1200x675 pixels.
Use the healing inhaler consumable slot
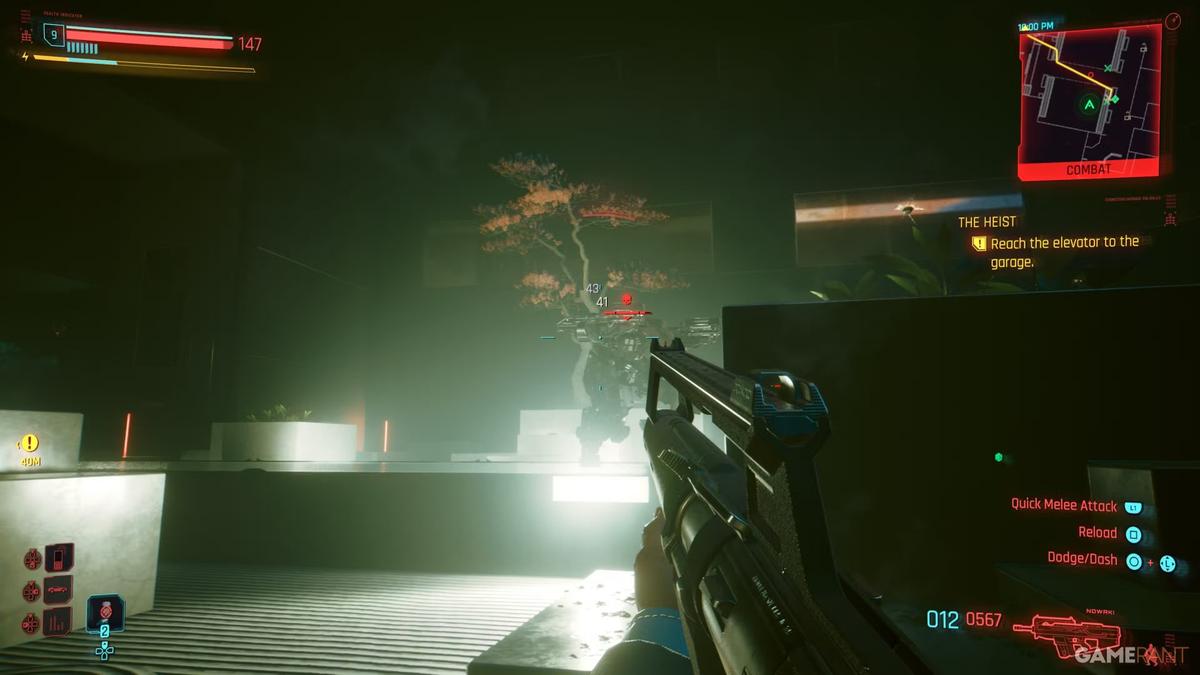105,614
